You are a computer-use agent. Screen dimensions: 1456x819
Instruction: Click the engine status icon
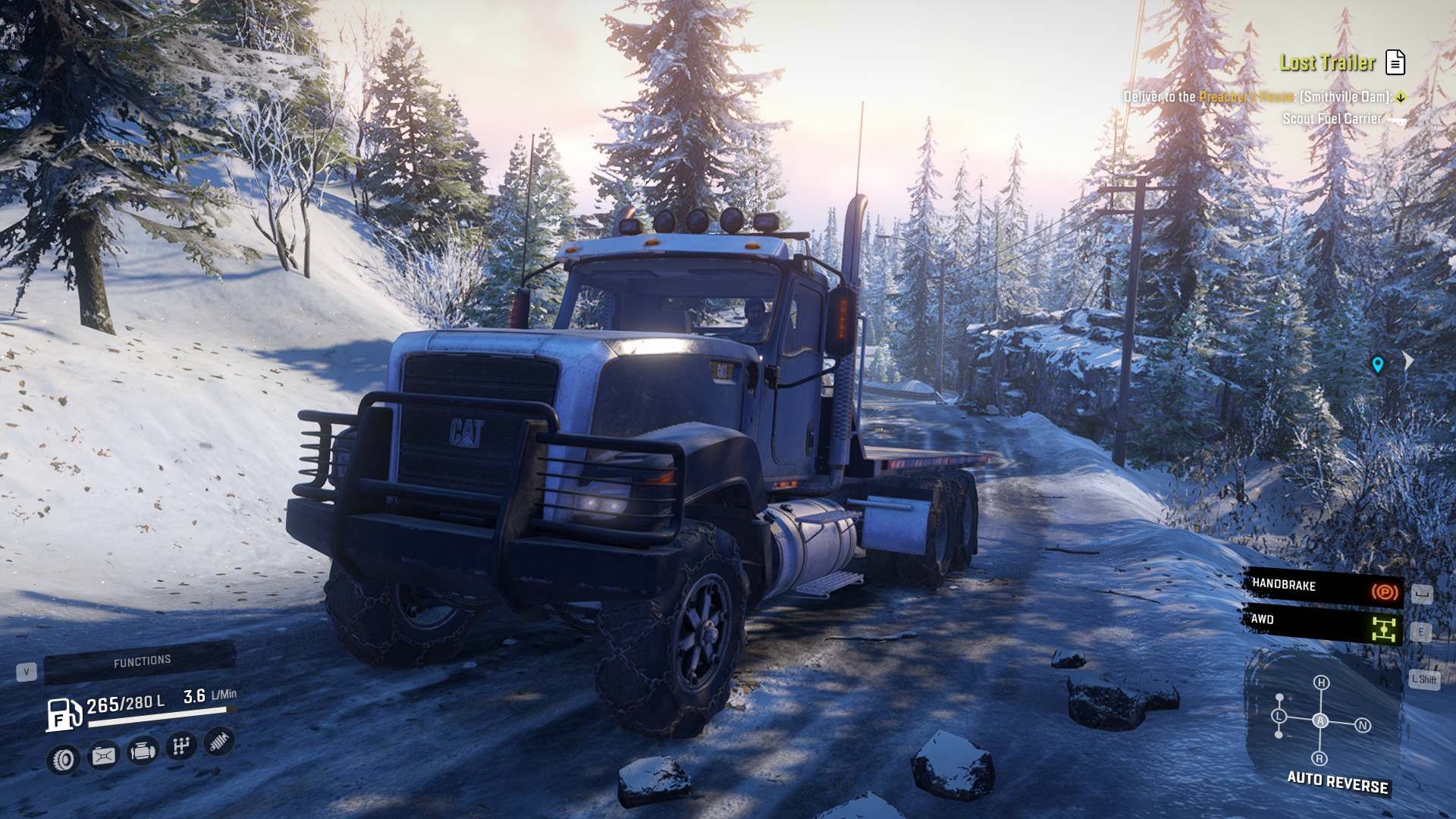[x=142, y=752]
